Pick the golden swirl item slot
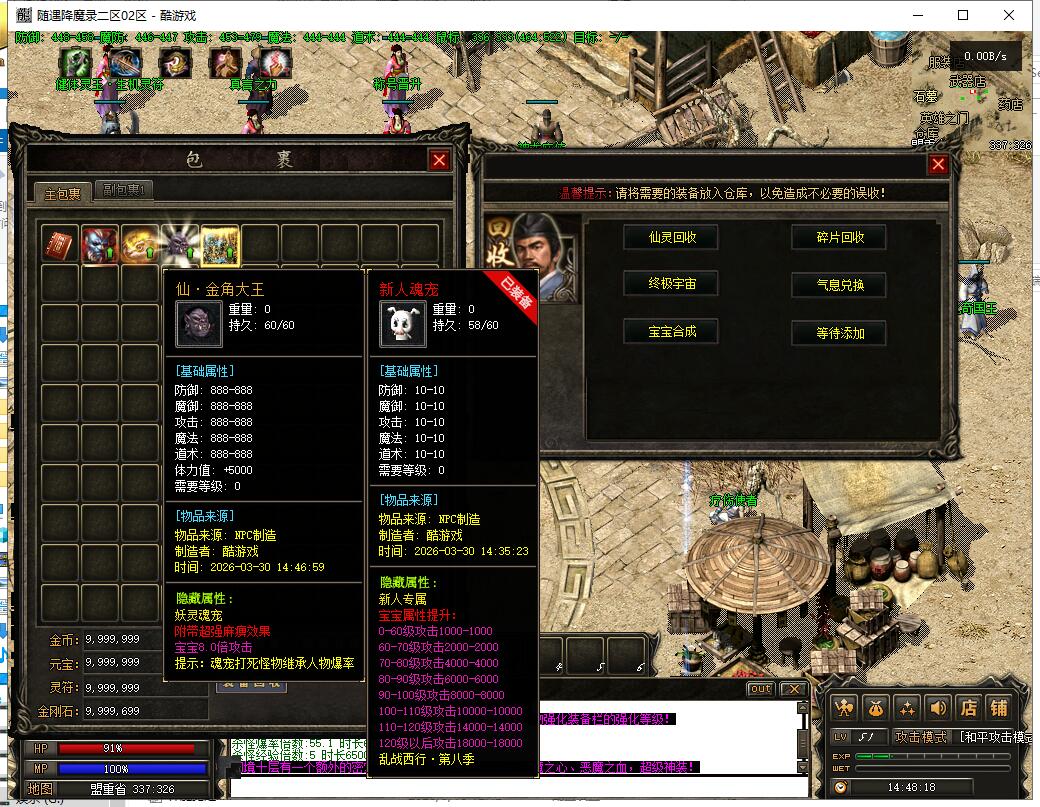 click(140, 245)
